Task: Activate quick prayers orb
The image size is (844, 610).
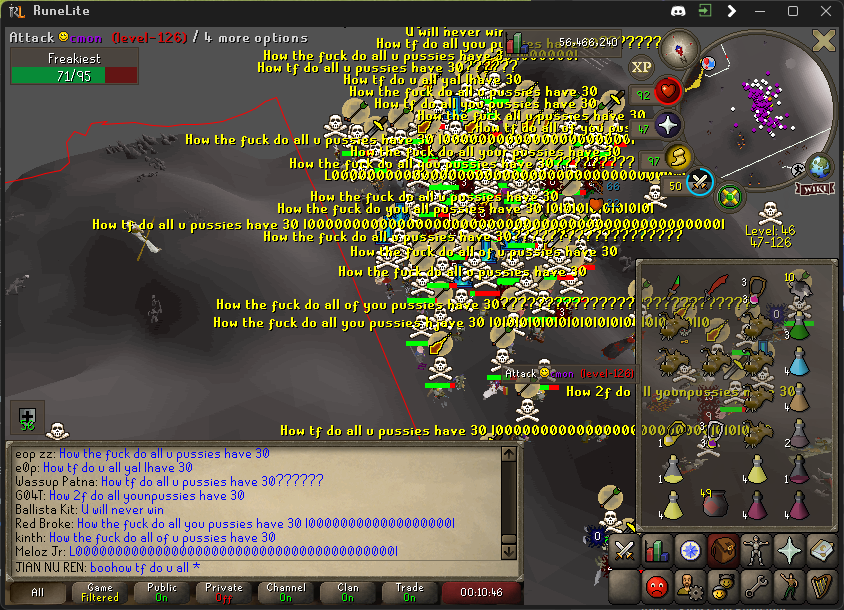Action: [667, 125]
